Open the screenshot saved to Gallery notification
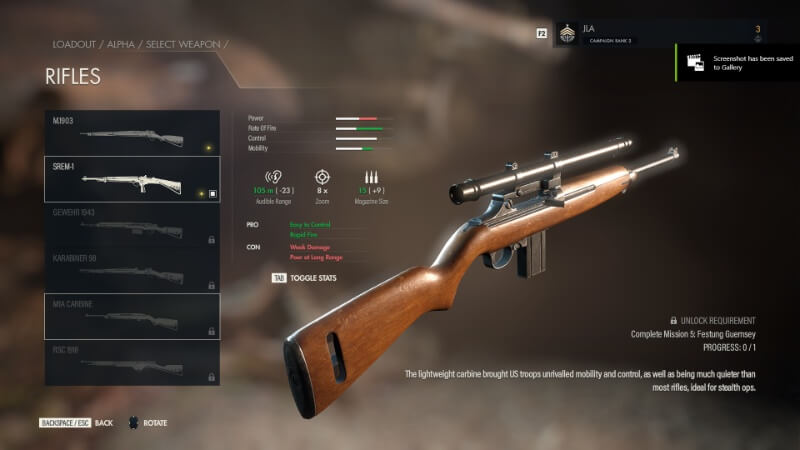 736,62
